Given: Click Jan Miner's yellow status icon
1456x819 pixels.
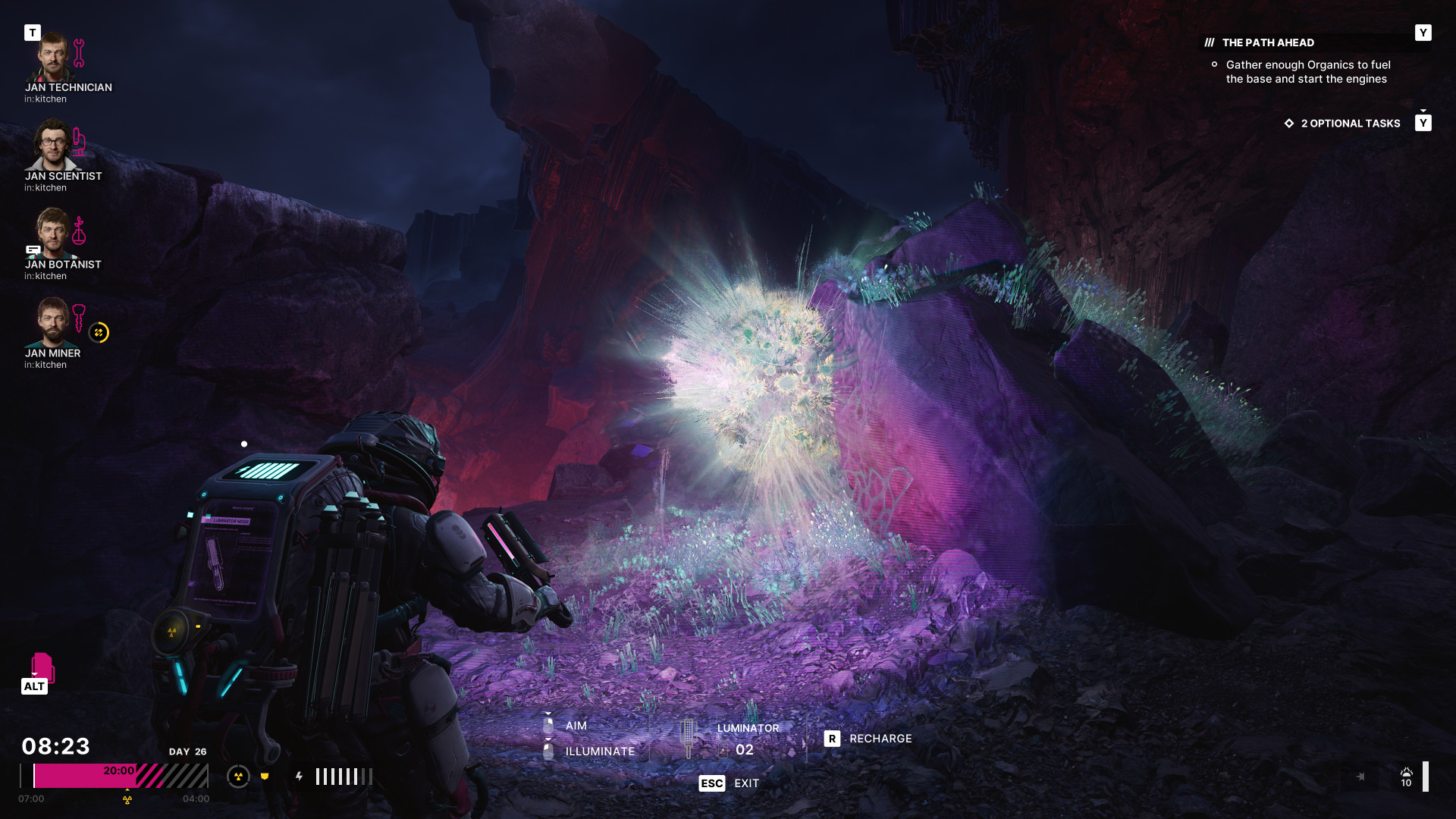Looking at the screenshot, I should pyautogui.click(x=99, y=333).
